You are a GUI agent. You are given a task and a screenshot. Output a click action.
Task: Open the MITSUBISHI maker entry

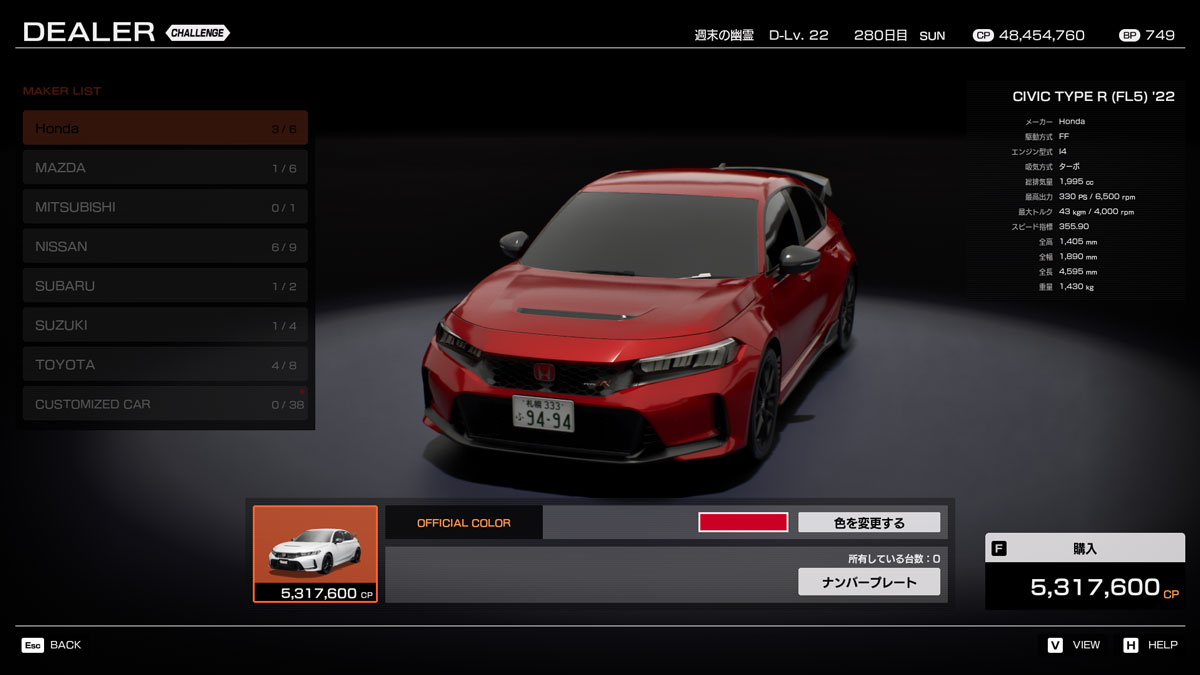point(165,207)
